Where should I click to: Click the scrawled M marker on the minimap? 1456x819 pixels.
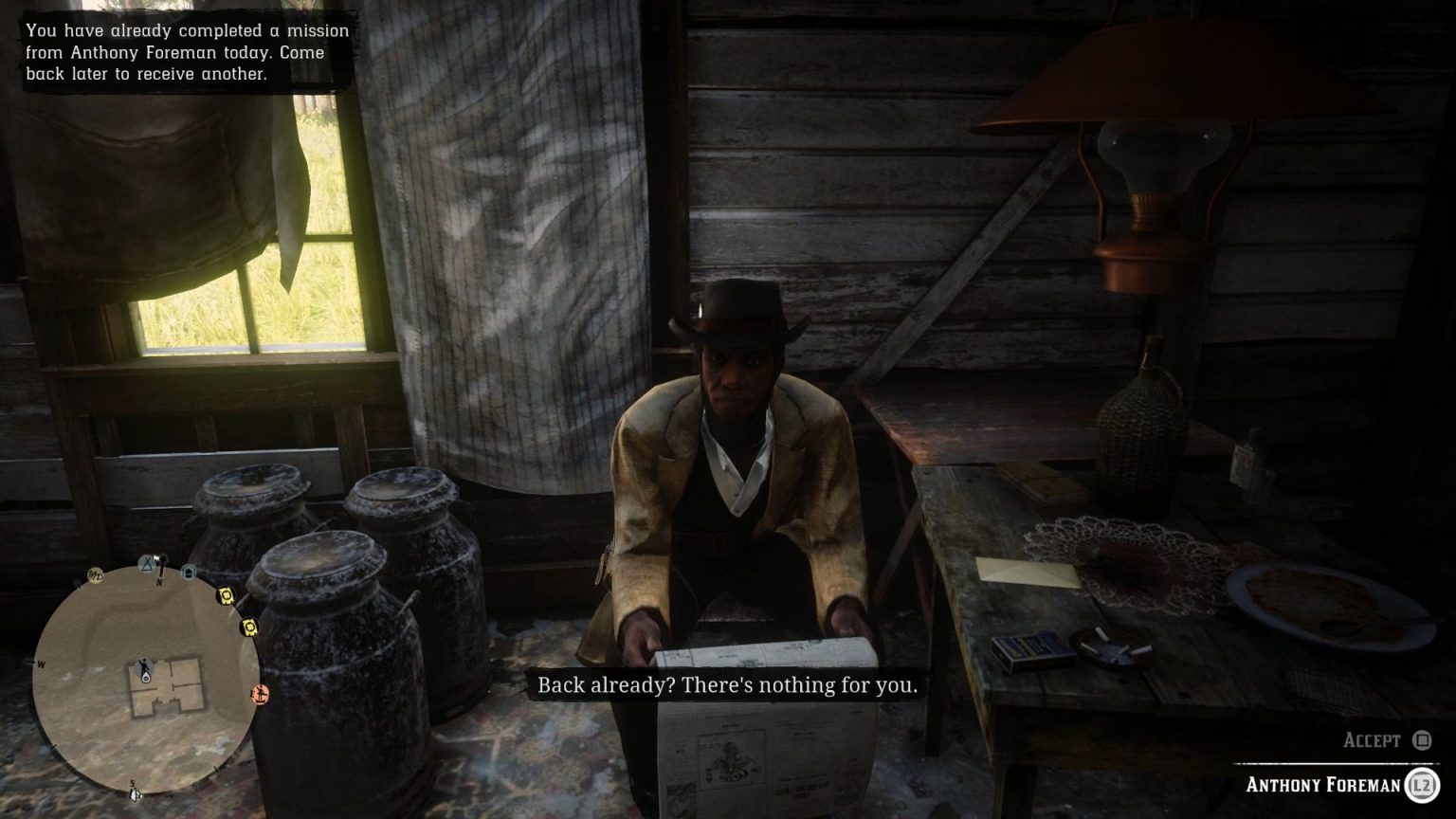click(x=95, y=575)
